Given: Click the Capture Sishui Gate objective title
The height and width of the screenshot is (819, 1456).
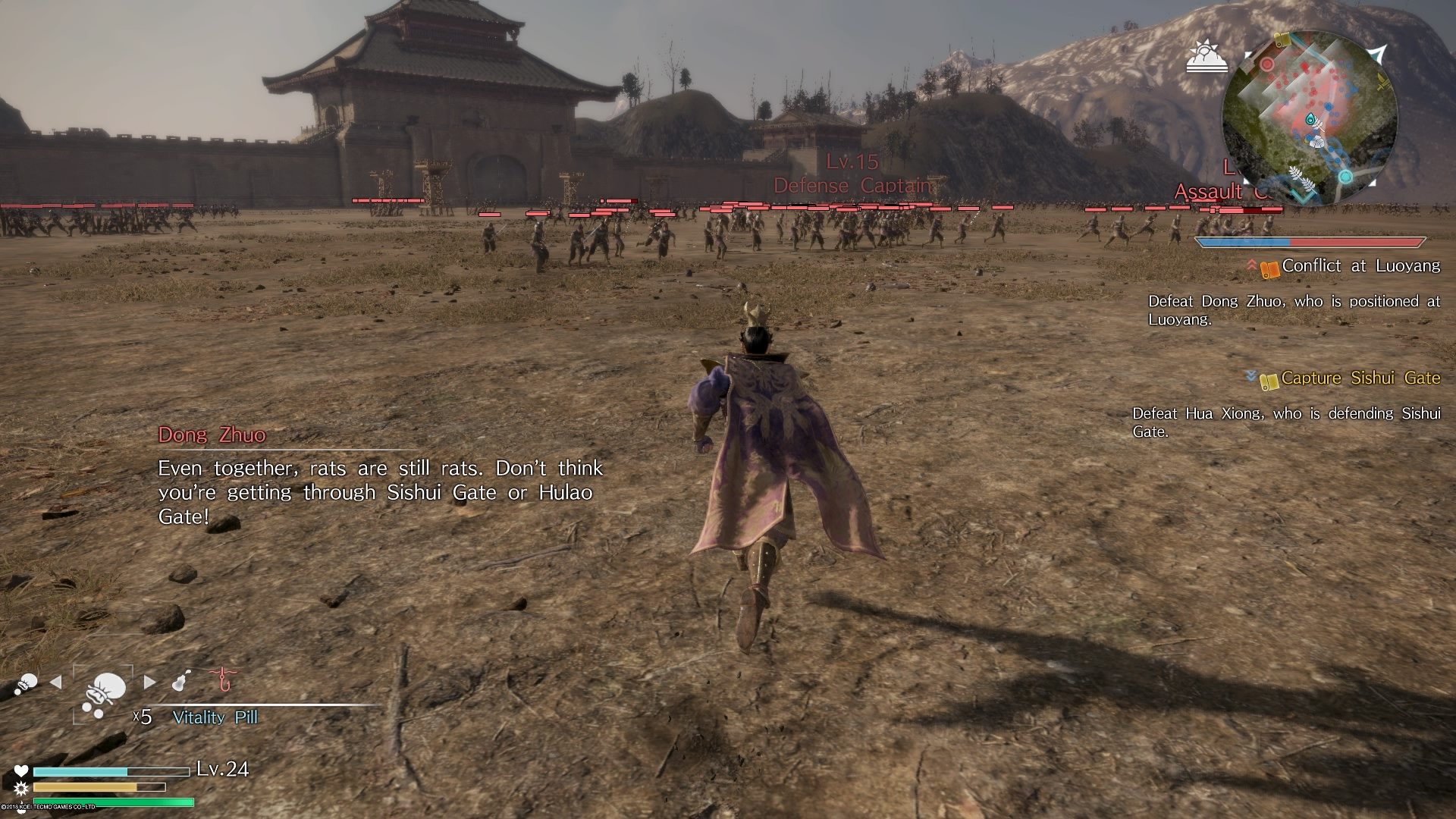Looking at the screenshot, I should [1369, 378].
